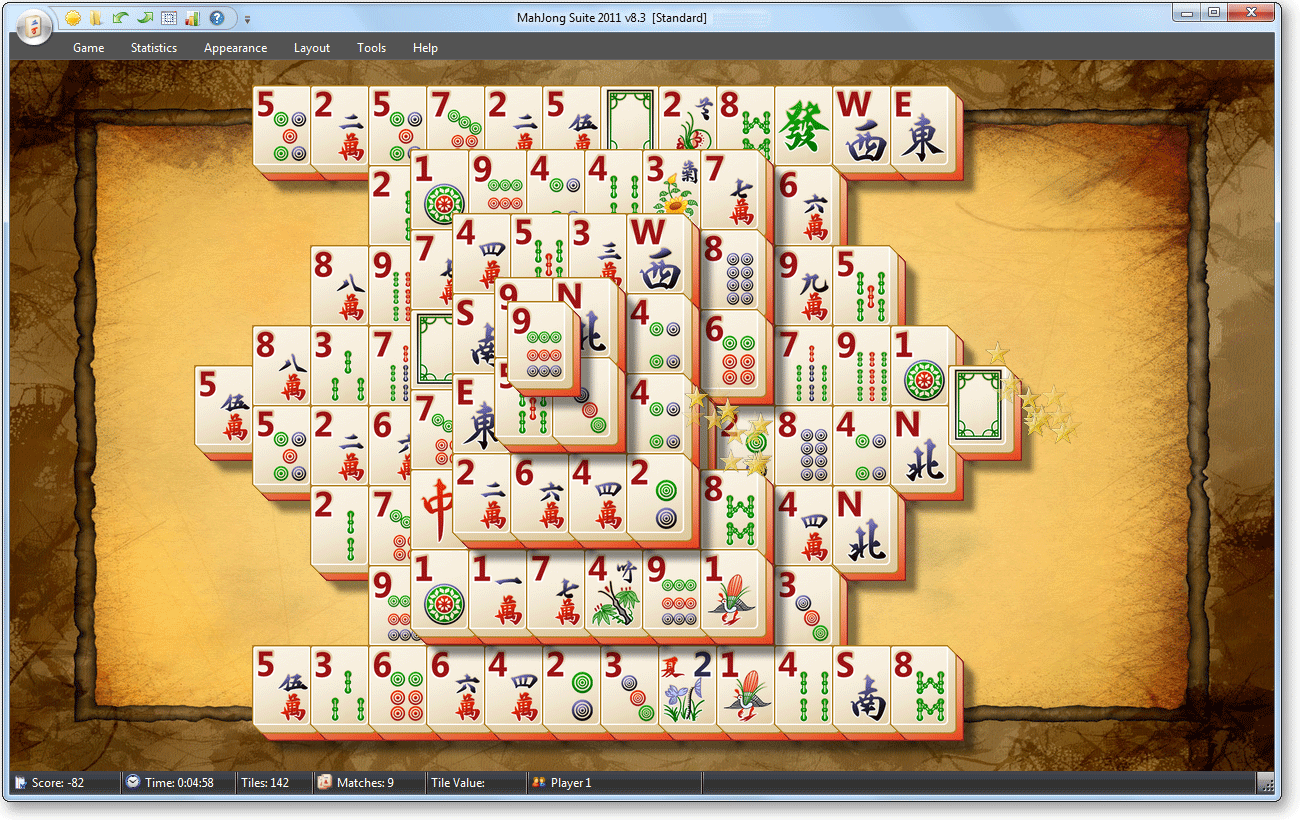Open the Statistics menu
This screenshot has height=820, width=1300.
(154, 48)
